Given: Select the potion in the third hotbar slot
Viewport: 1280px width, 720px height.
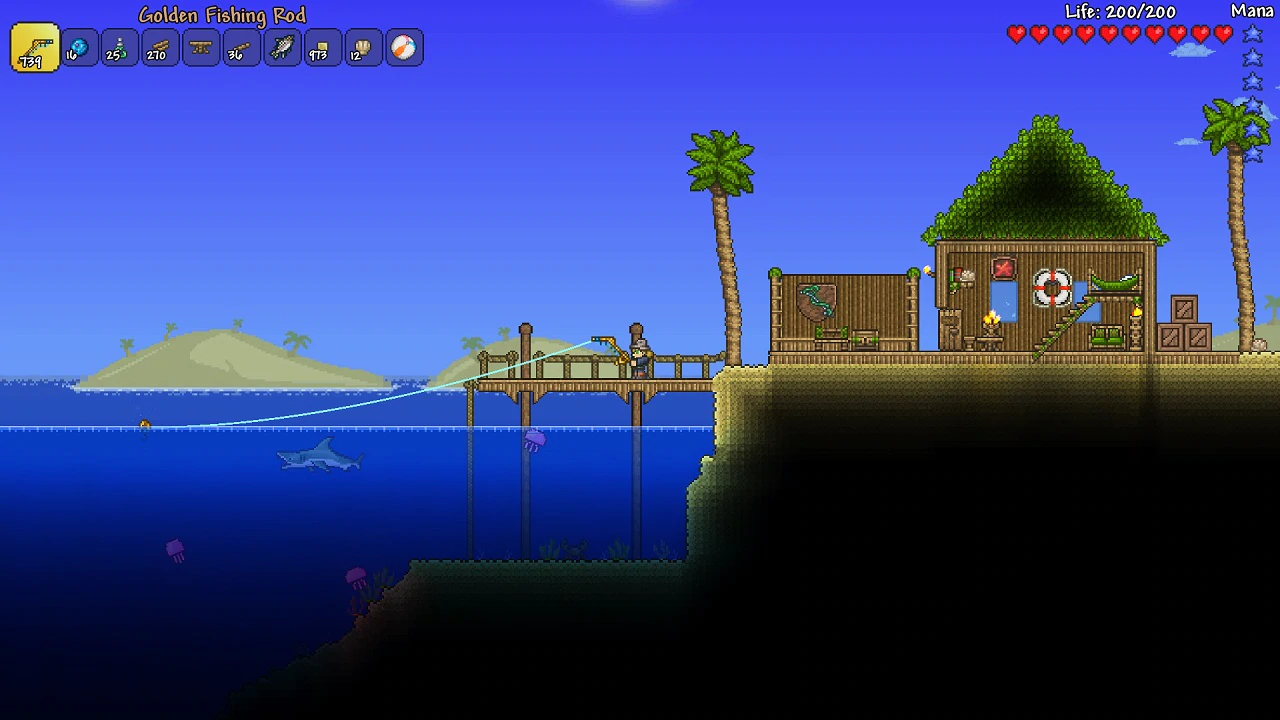Looking at the screenshot, I should coord(119,47).
